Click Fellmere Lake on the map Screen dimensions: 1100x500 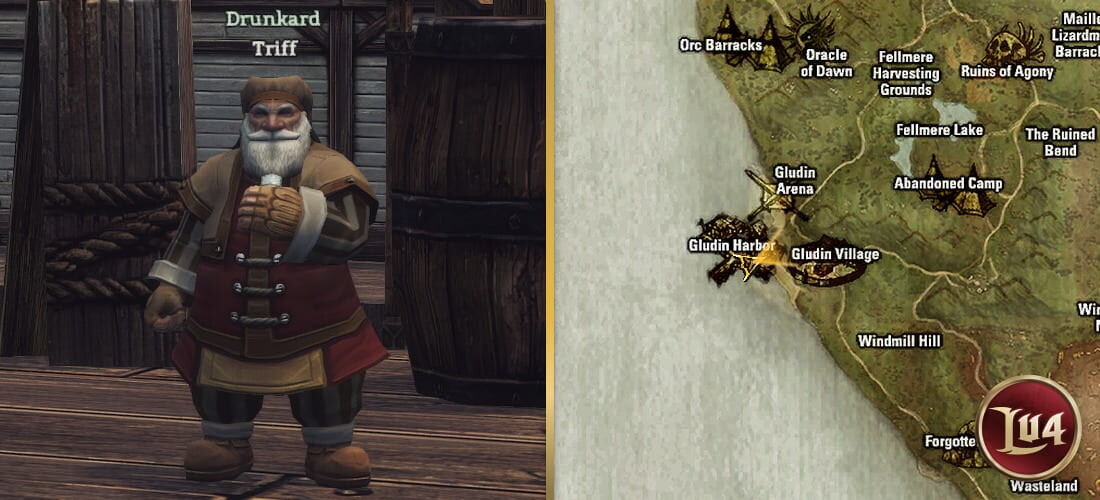pos(939,130)
